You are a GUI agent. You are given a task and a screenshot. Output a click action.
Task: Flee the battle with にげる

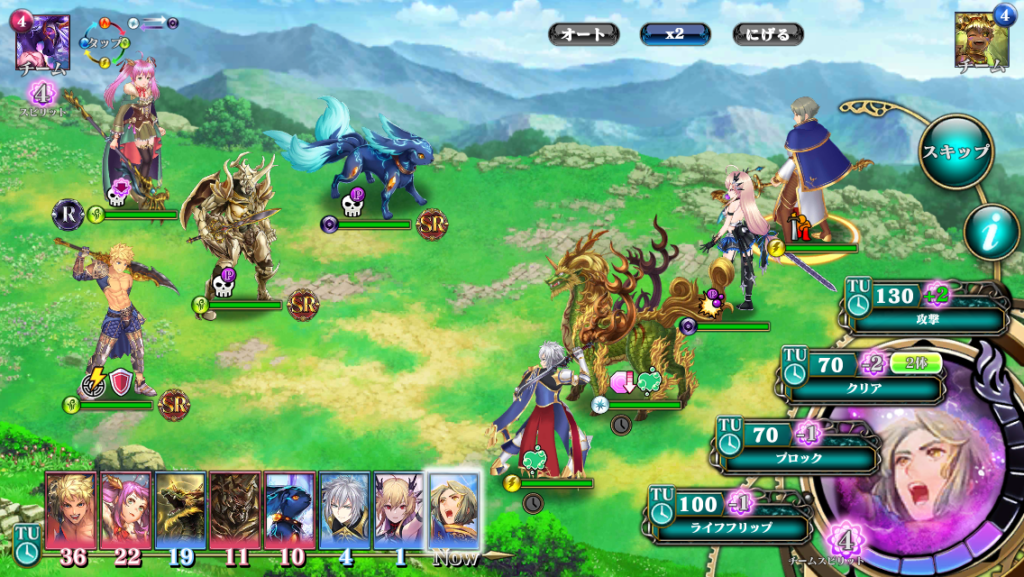767,34
